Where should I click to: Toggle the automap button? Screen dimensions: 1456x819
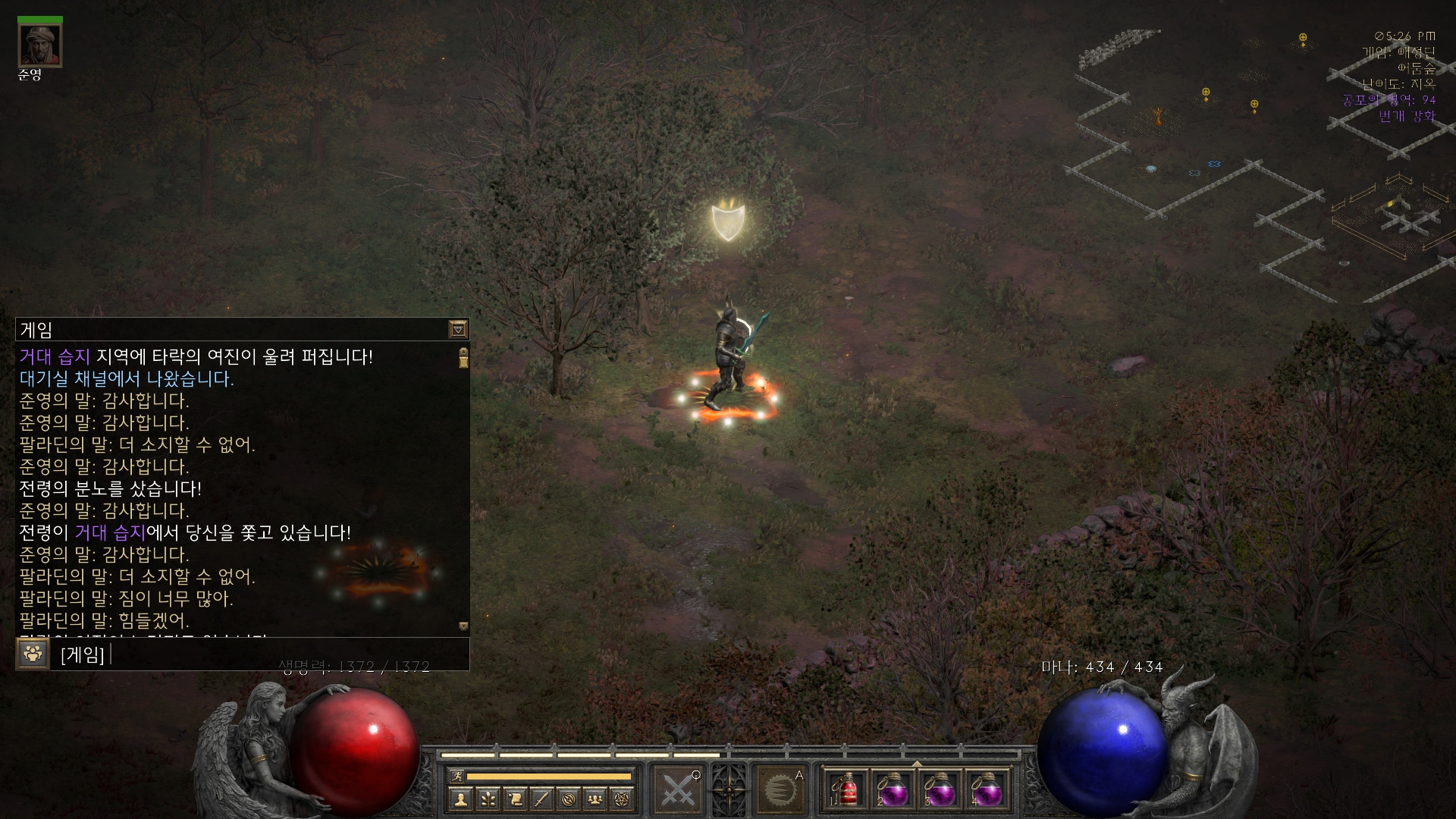click(x=569, y=799)
